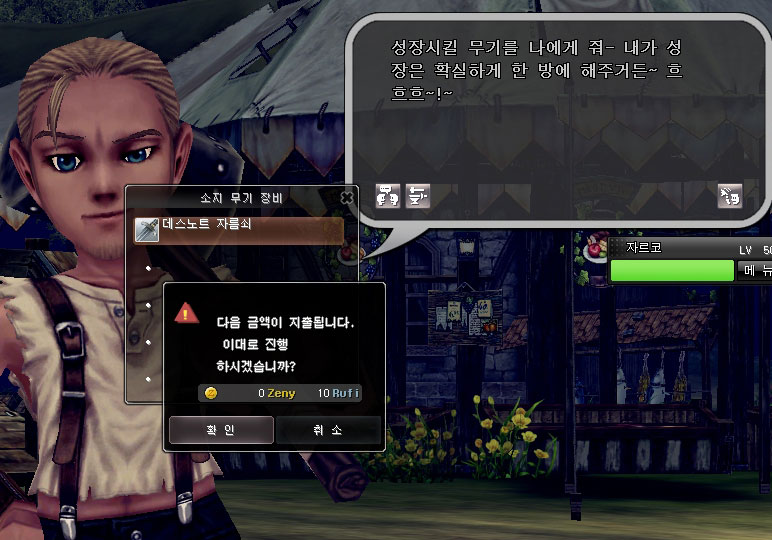The width and height of the screenshot is (772, 540).
Task: Cancel the payment with the 취소 button
Action: [x=328, y=430]
